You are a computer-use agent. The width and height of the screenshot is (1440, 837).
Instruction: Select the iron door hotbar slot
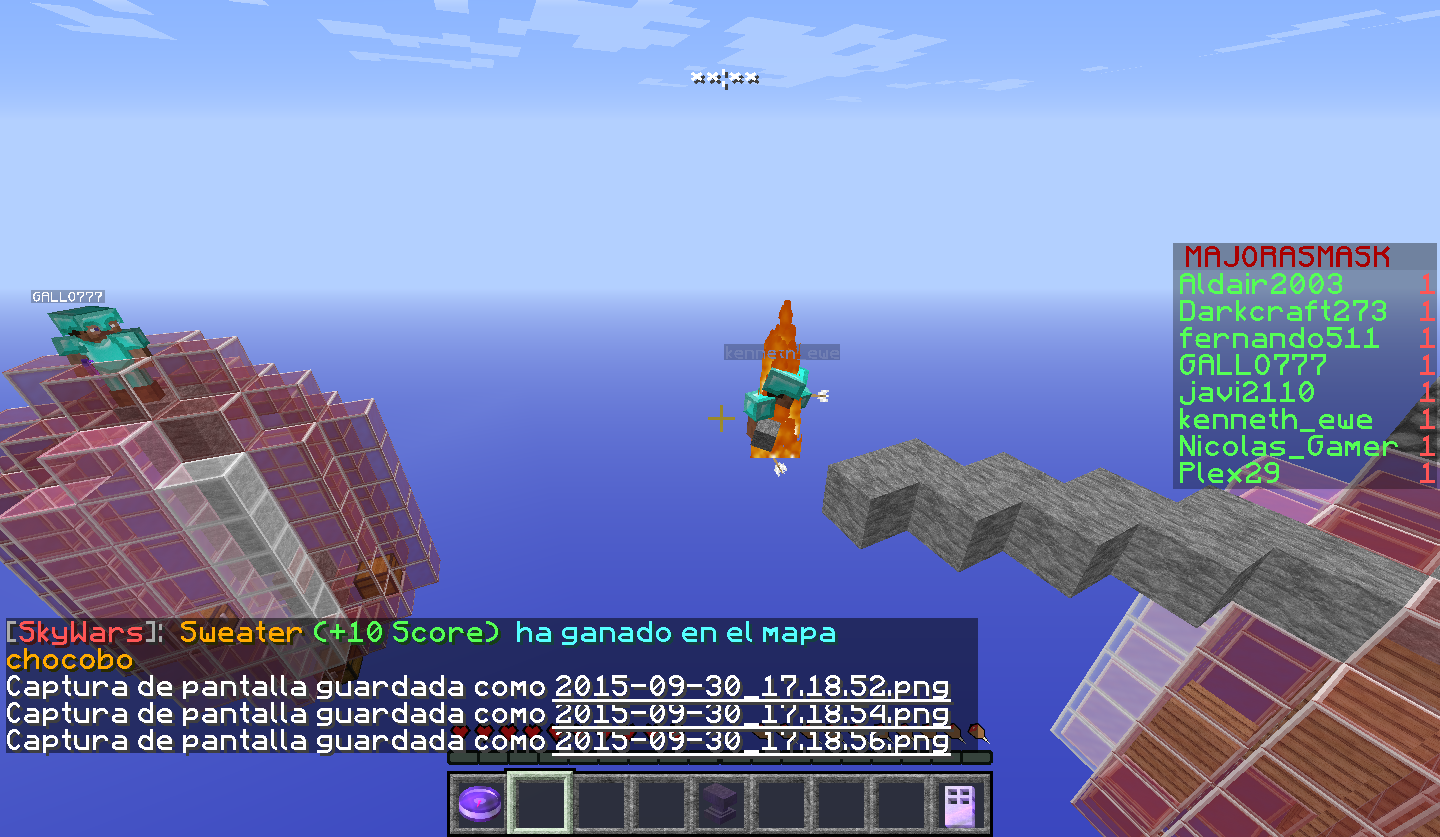coord(959,803)
